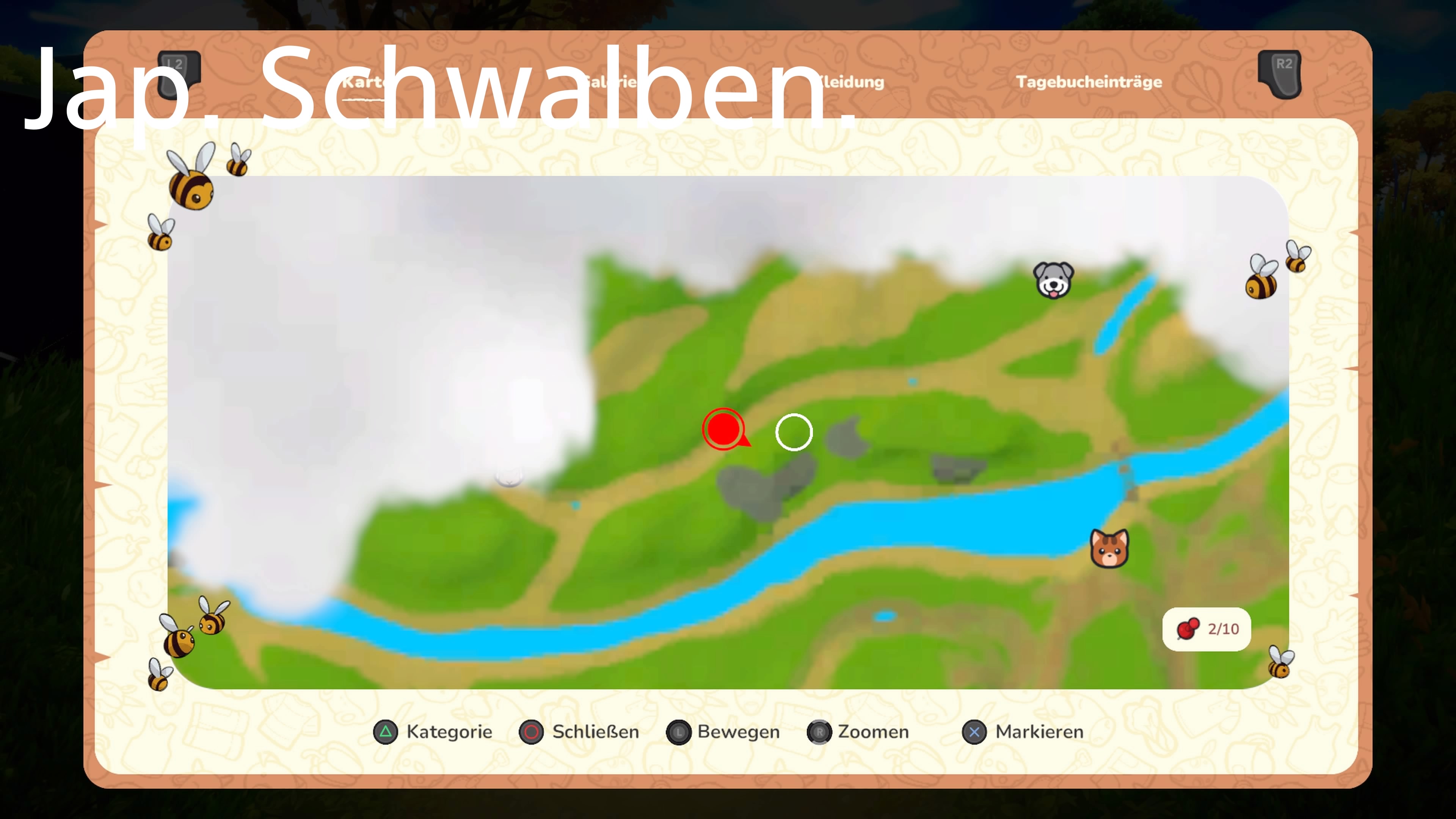Open the Tagebucheinträge tab
Screen dimensions: 1456x819
1090,82
